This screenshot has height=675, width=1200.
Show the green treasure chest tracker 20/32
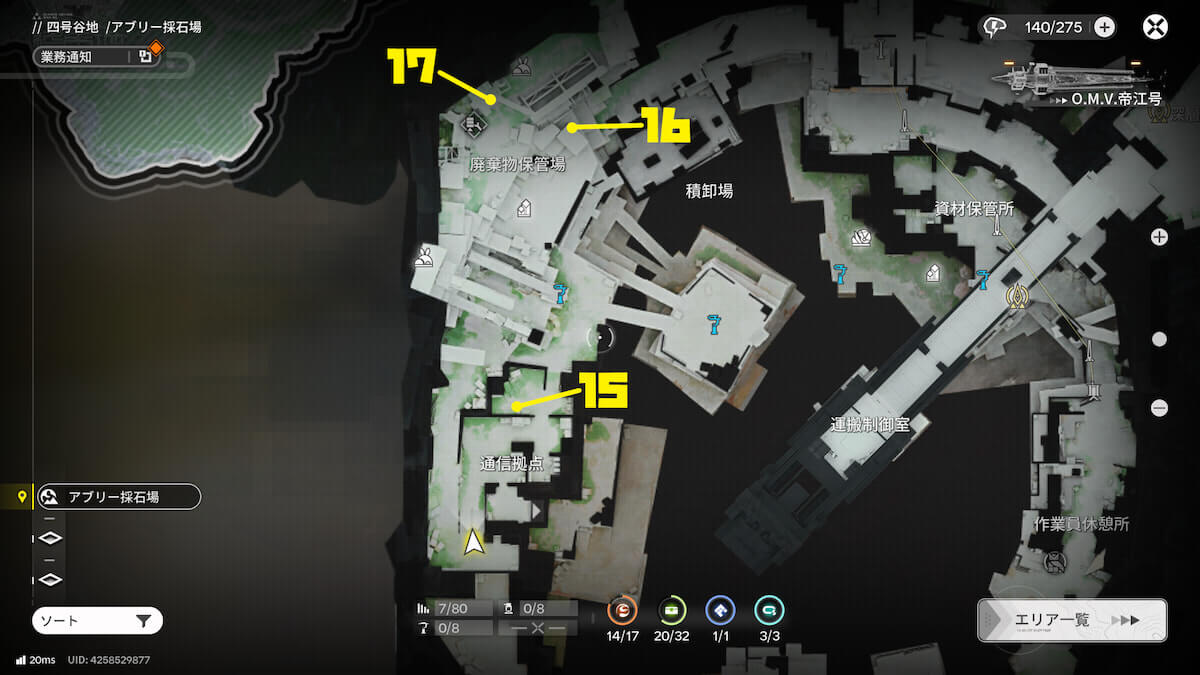pyautogui.click(x=671, y=609)
